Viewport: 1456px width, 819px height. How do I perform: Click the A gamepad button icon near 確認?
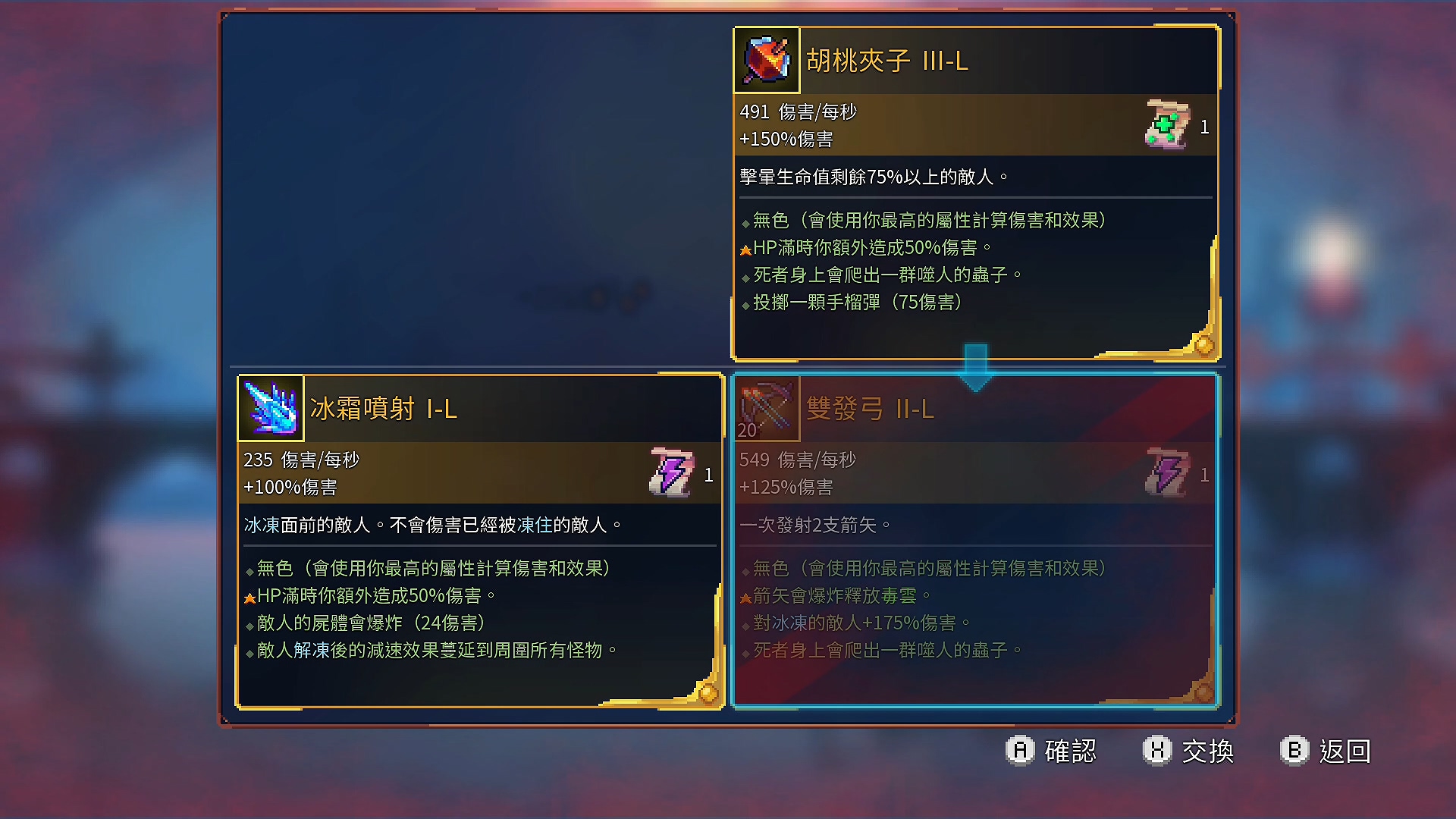(1021, 751)
